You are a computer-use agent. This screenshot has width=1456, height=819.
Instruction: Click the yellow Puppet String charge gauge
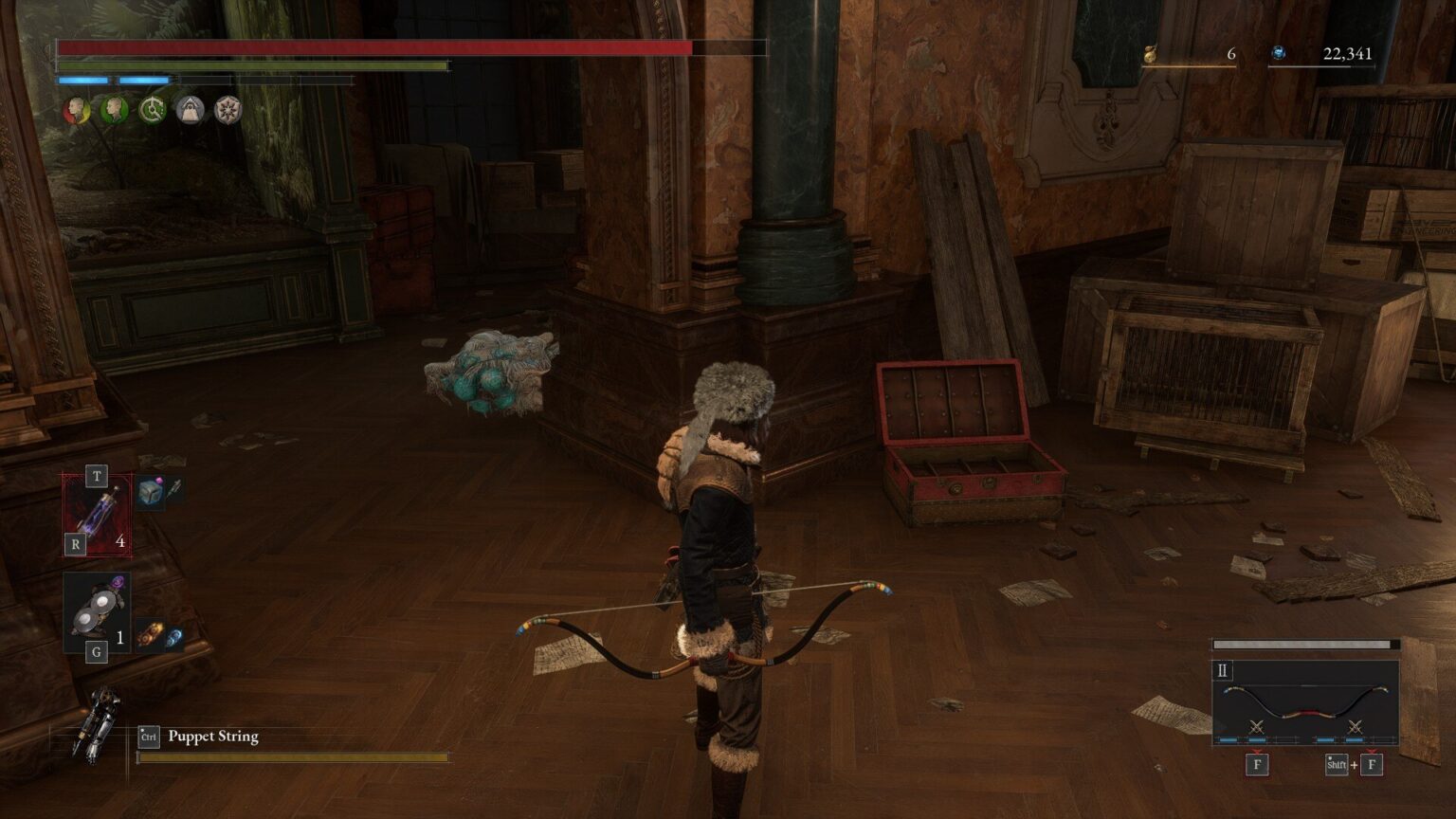[x=294, y=758]
